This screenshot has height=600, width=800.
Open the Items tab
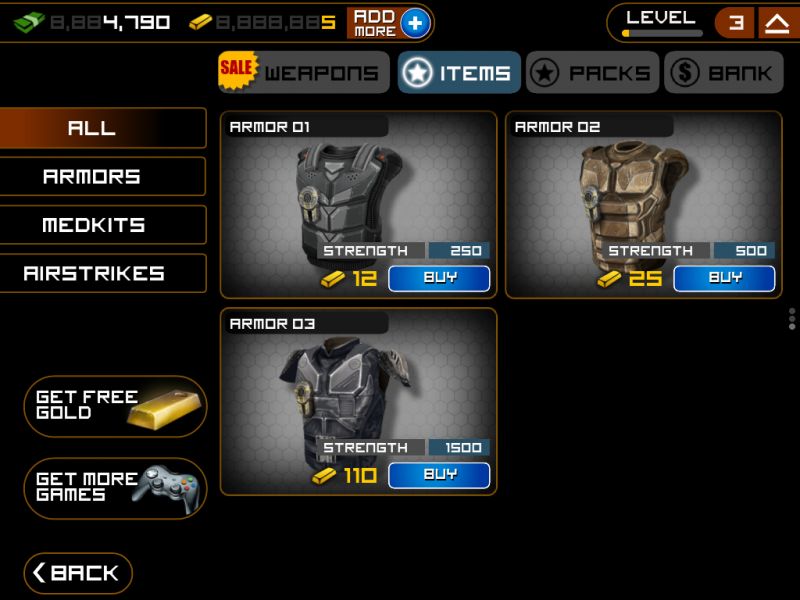(x=459, y=73)
